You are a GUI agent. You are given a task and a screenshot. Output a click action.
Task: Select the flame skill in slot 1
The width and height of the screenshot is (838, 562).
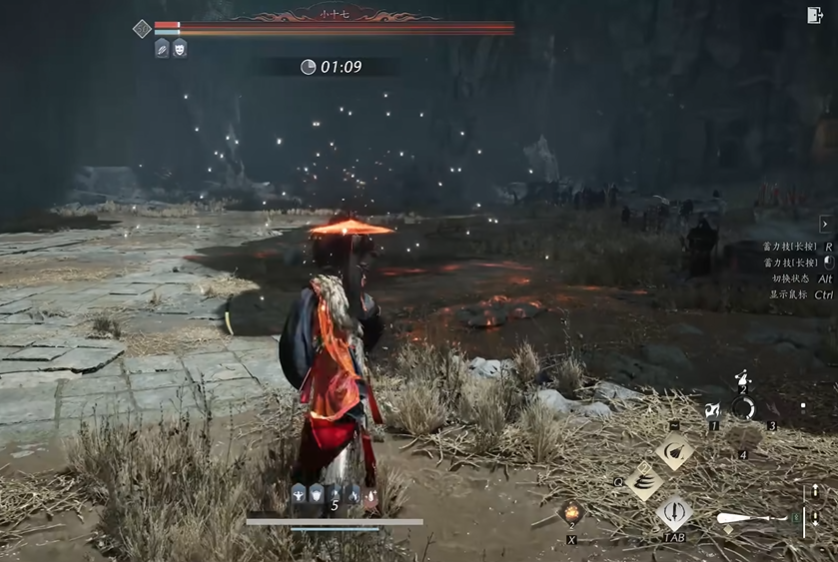click(x=713, y=410)
